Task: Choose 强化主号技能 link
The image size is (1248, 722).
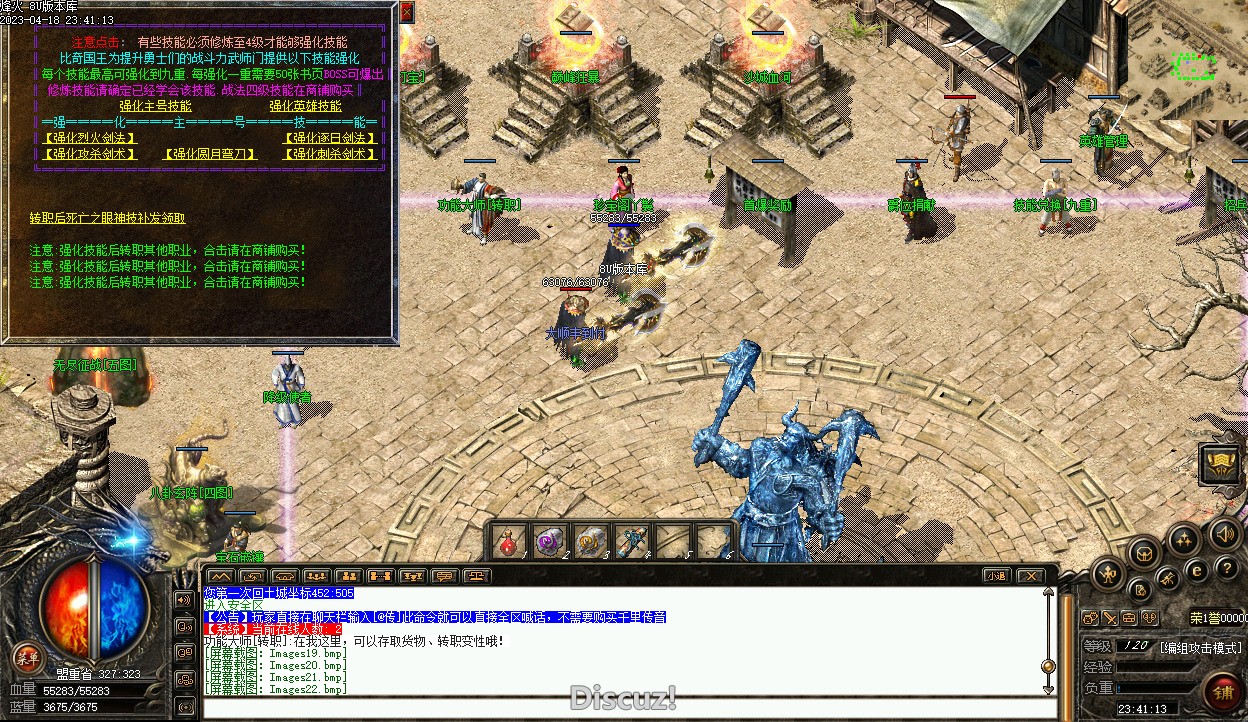Action: point(155,105)
